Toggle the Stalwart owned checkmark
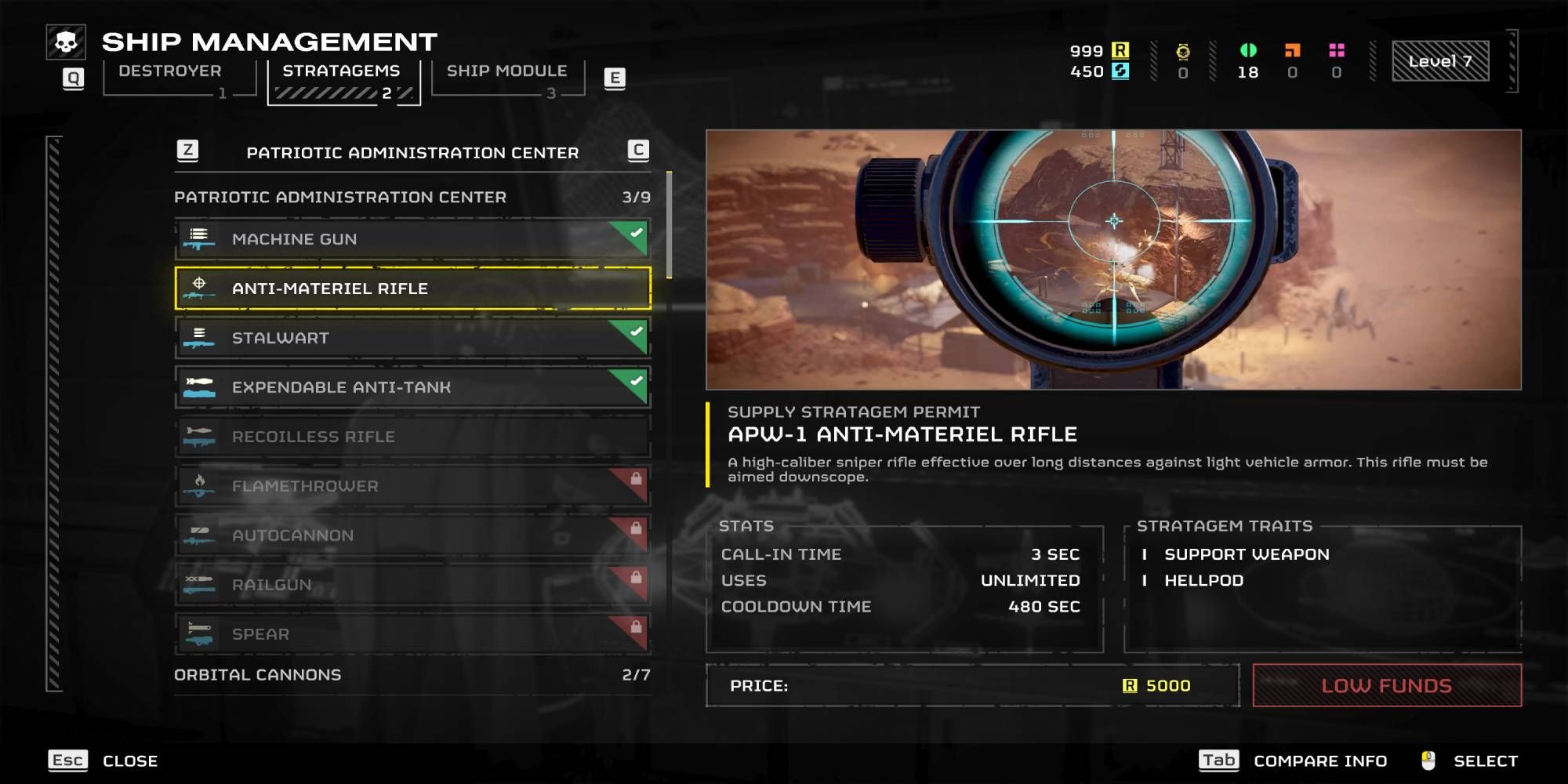Viewport: 1568px width, 784px height. click(635, 329)
